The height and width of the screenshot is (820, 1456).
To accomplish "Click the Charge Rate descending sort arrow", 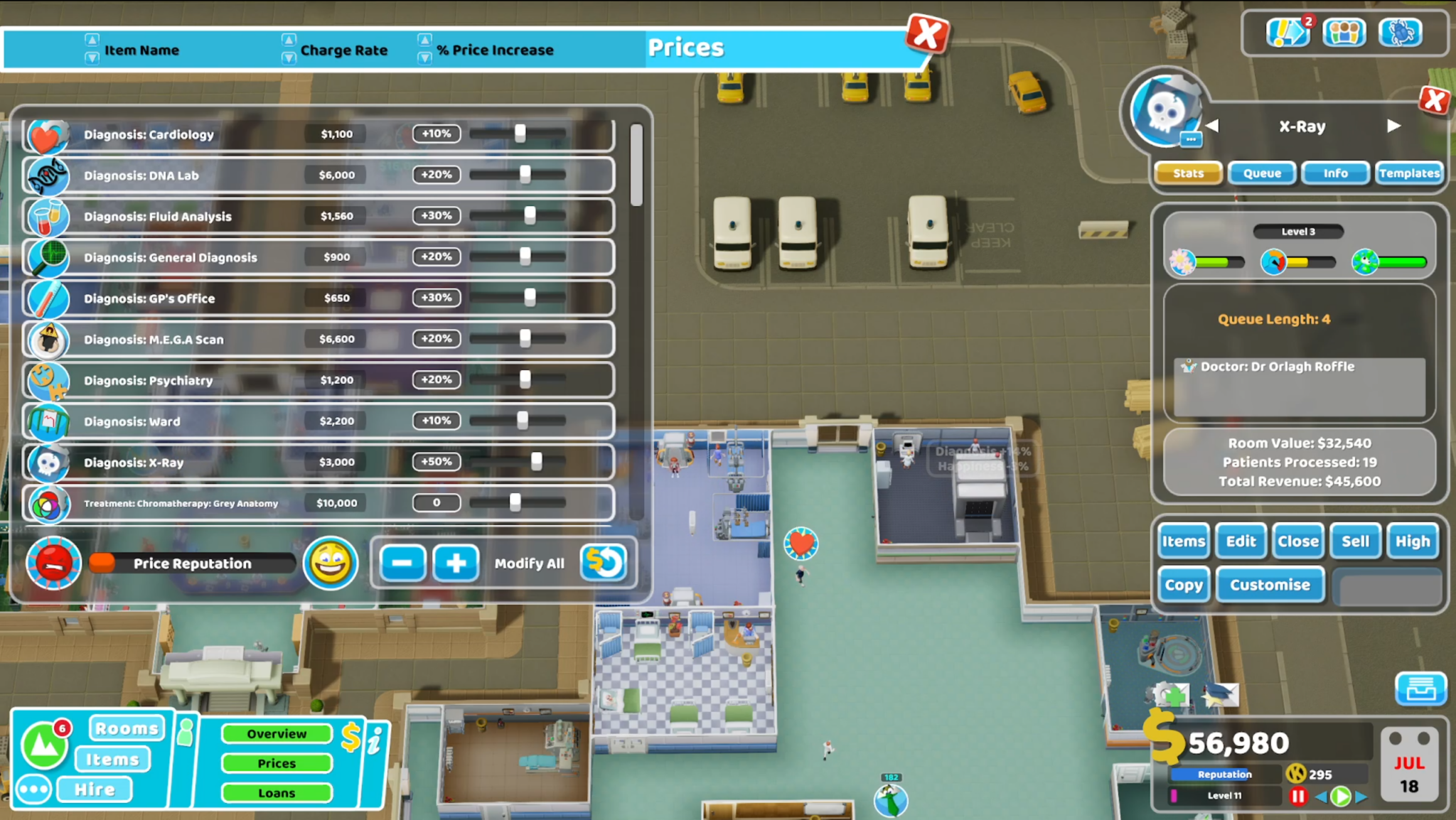I will 289,58.
